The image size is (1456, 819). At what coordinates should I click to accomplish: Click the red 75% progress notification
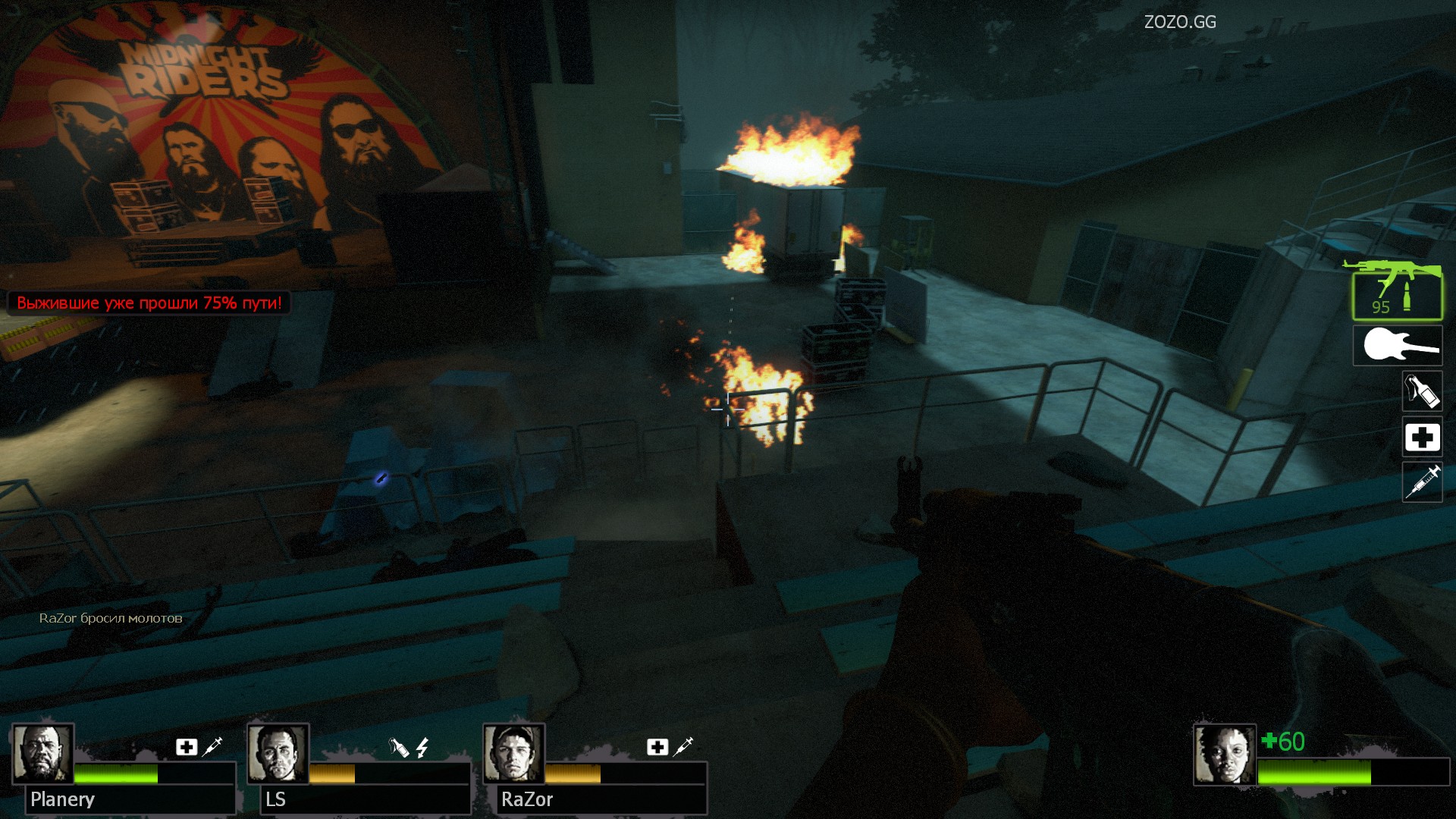coord(149,303)
